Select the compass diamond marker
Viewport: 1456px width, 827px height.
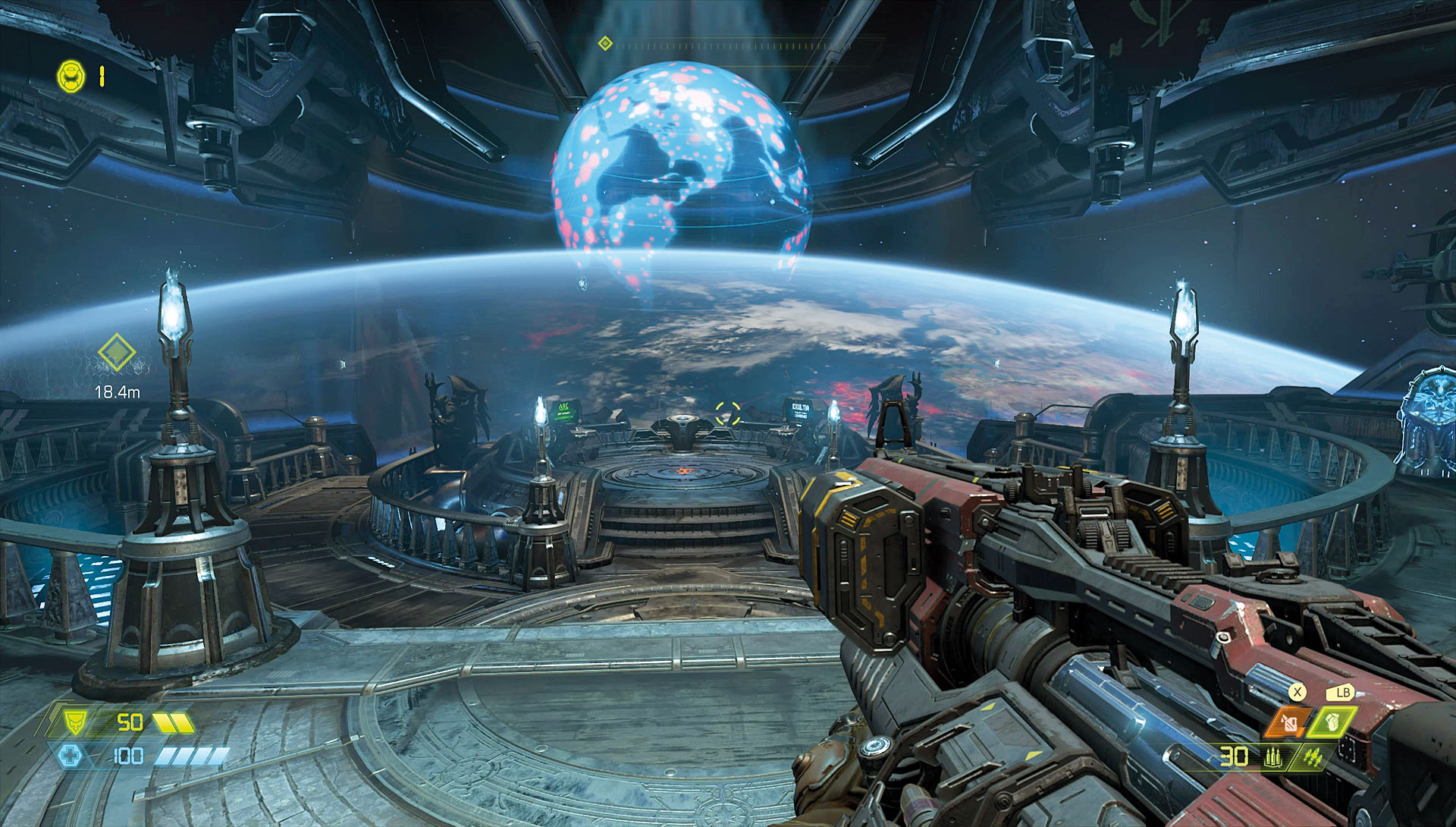click(x=604, y=44)
